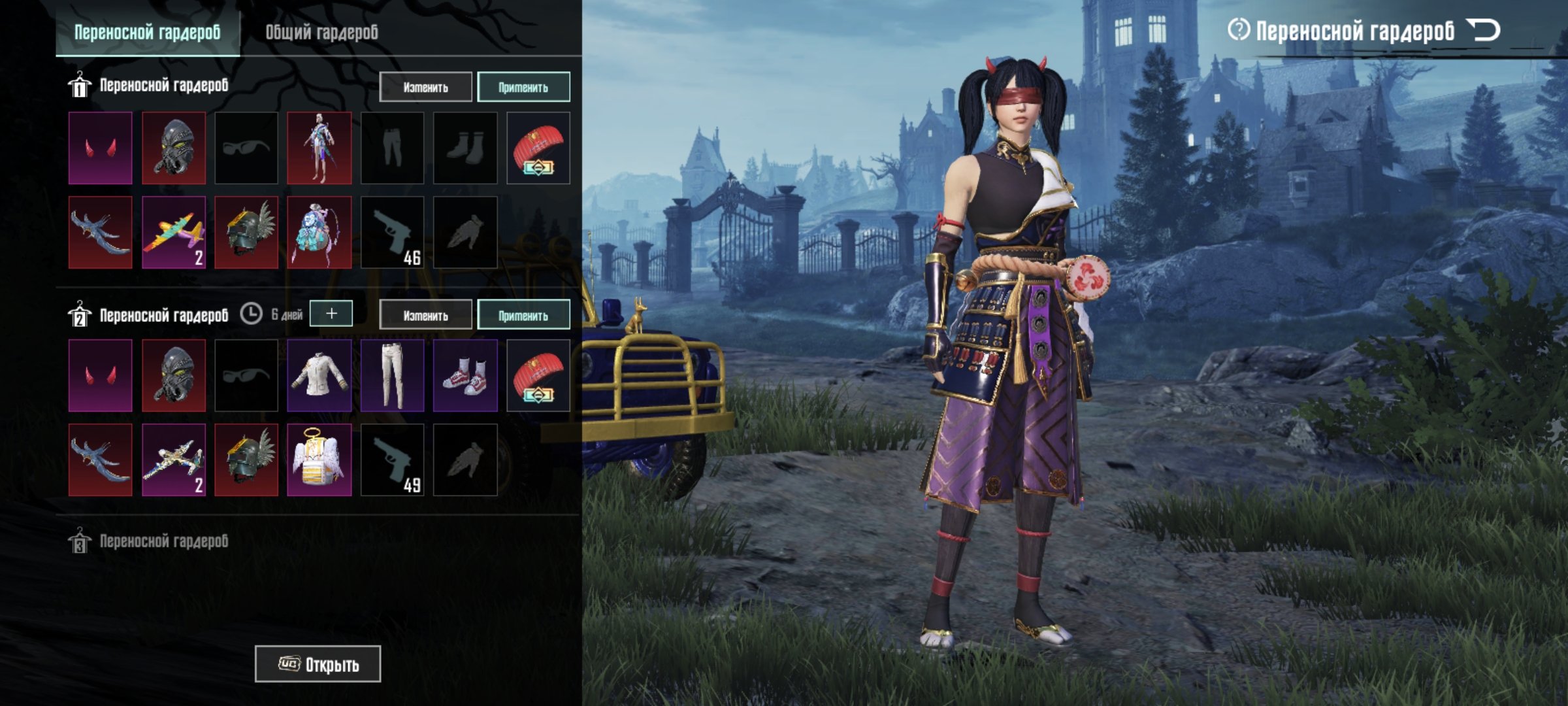This screenshot has height=706, width=1568.
Task: Go back using the return arrow
Action: pos(1483,30)
